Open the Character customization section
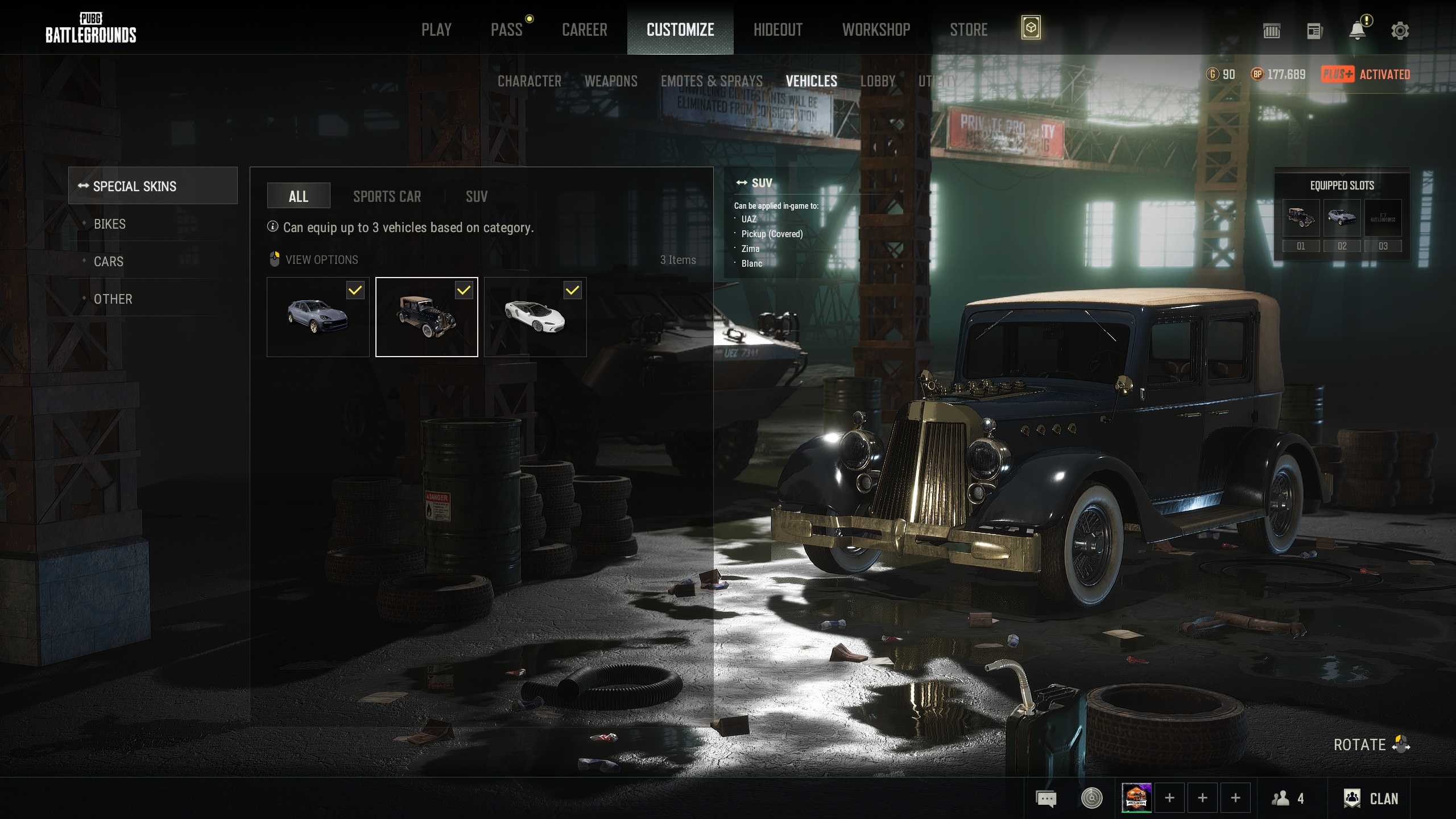The height and width of the screenshot is (819, 1456). [529, 81]
